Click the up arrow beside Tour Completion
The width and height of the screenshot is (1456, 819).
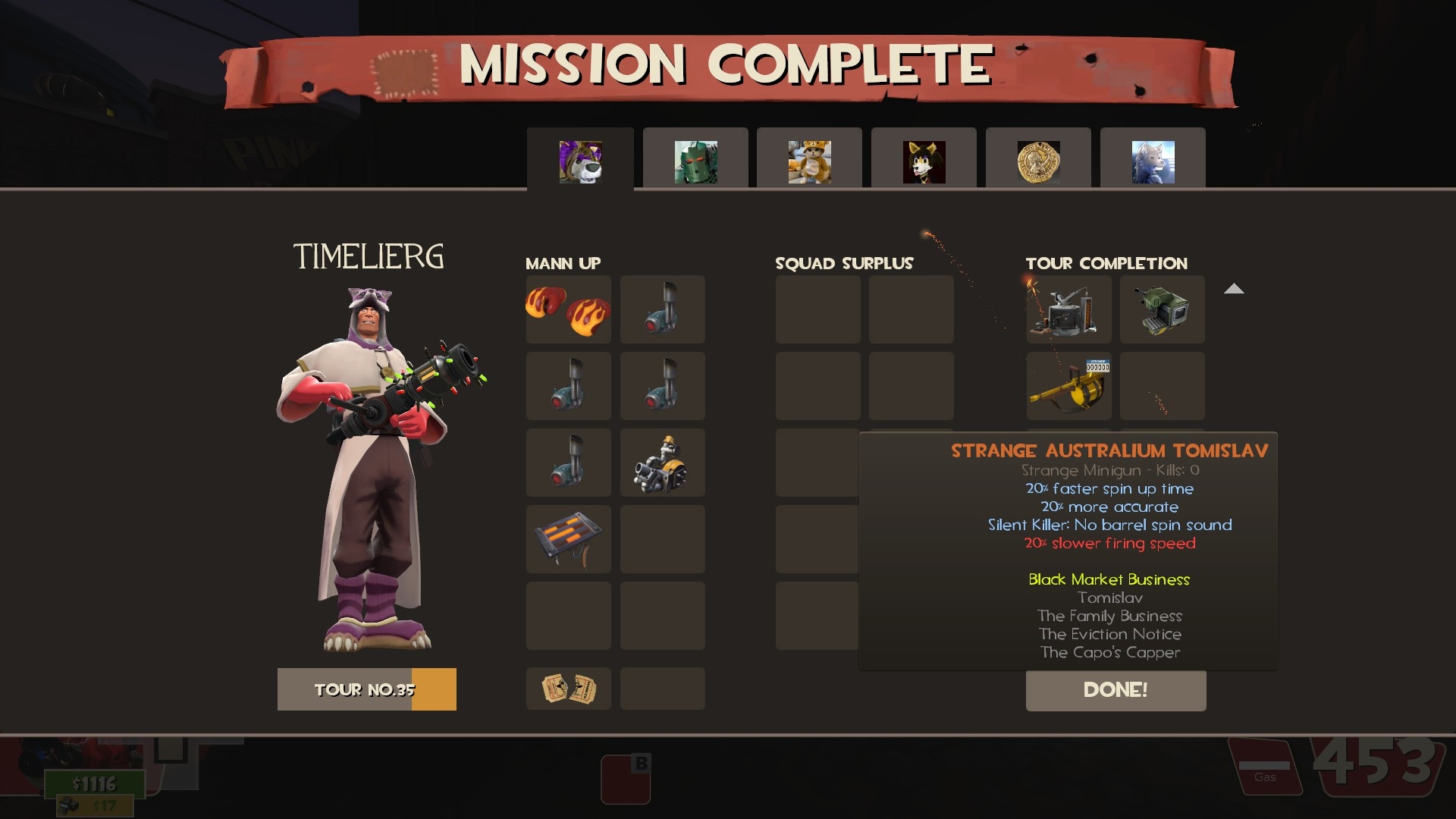[x=1234, y=289]
